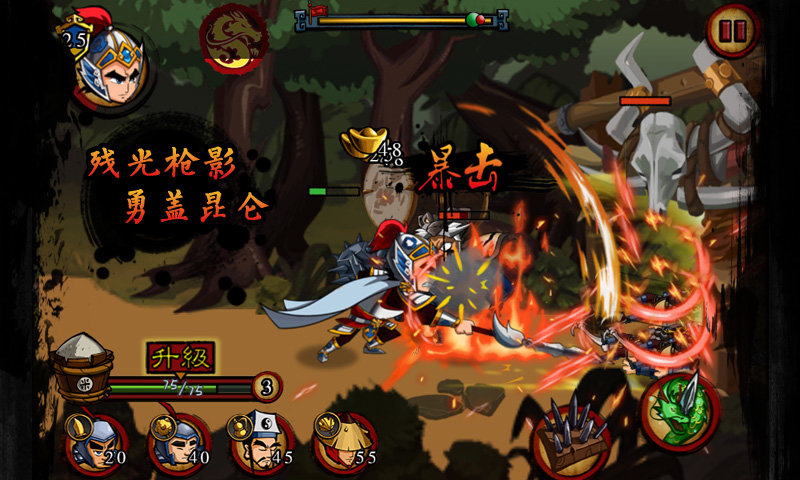The width and height of the screenshot is (800, 480).
Task: Summon the yin-yang hat strategist costing 45
Action: [x=262, y=443]
